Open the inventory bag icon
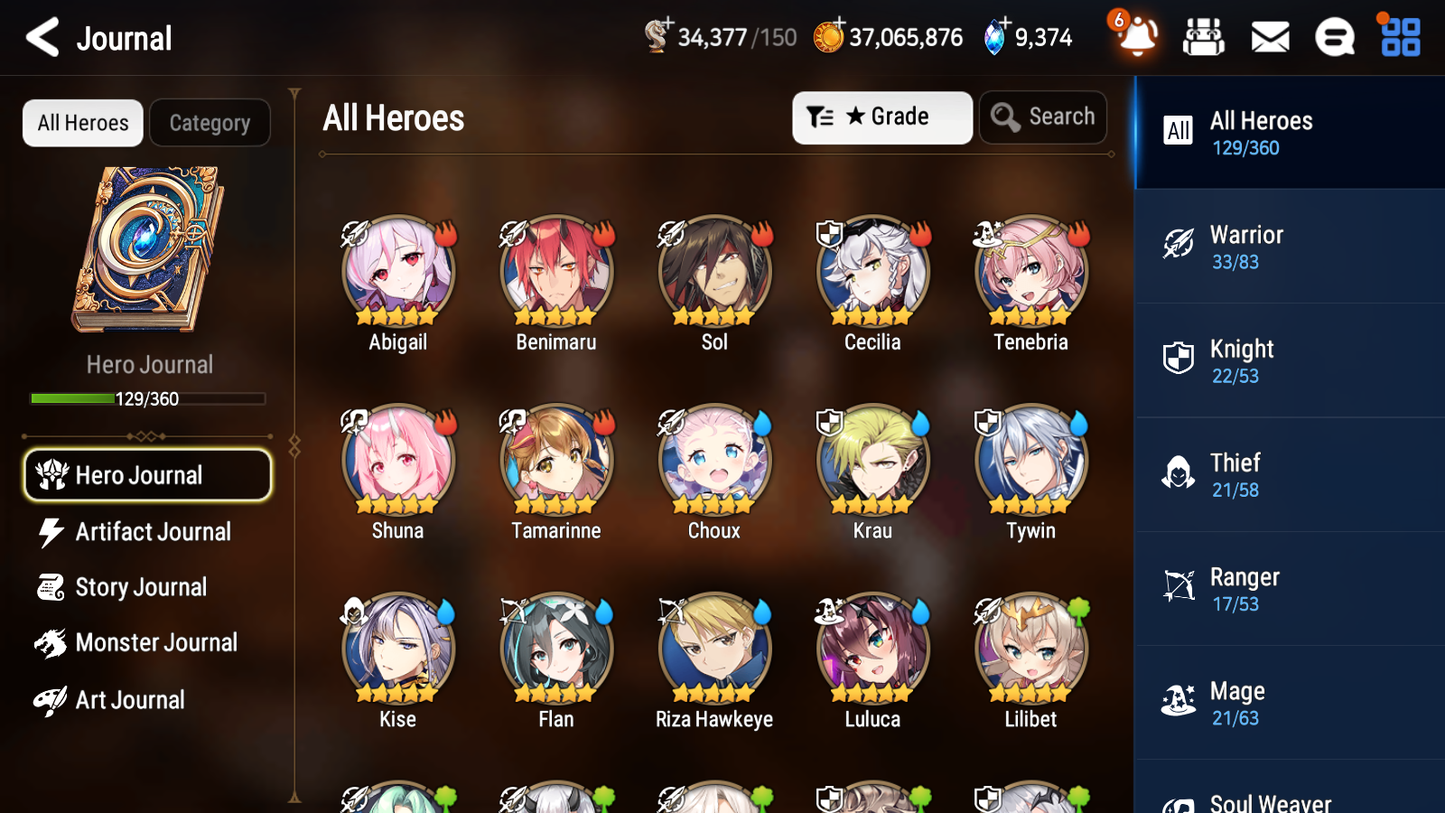1445x813 pixels. coord(1204,36)
